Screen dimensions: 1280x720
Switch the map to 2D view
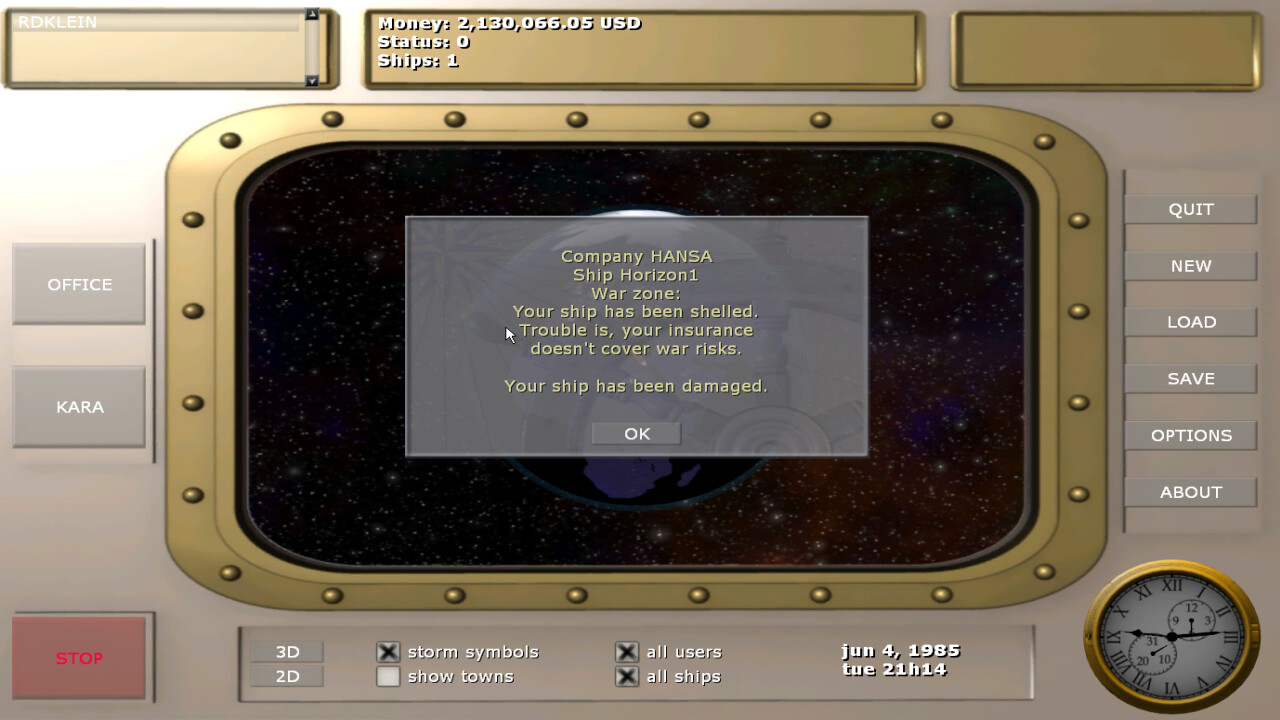[x=288, y=676]
